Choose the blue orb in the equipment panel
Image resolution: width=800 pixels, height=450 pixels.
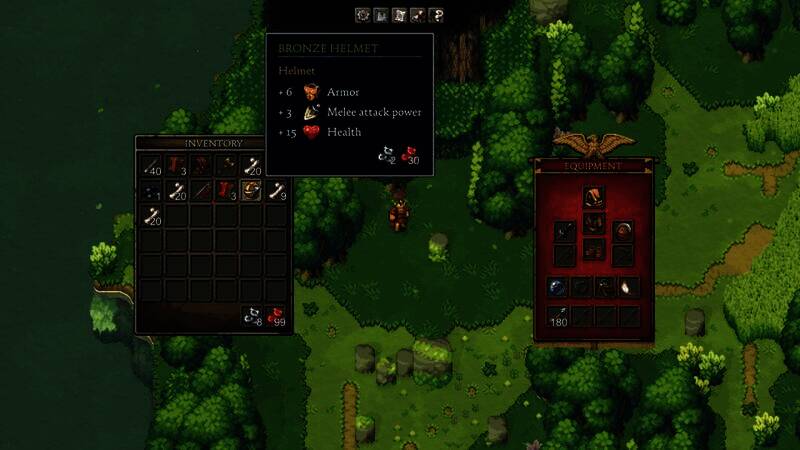coord(557,287)
